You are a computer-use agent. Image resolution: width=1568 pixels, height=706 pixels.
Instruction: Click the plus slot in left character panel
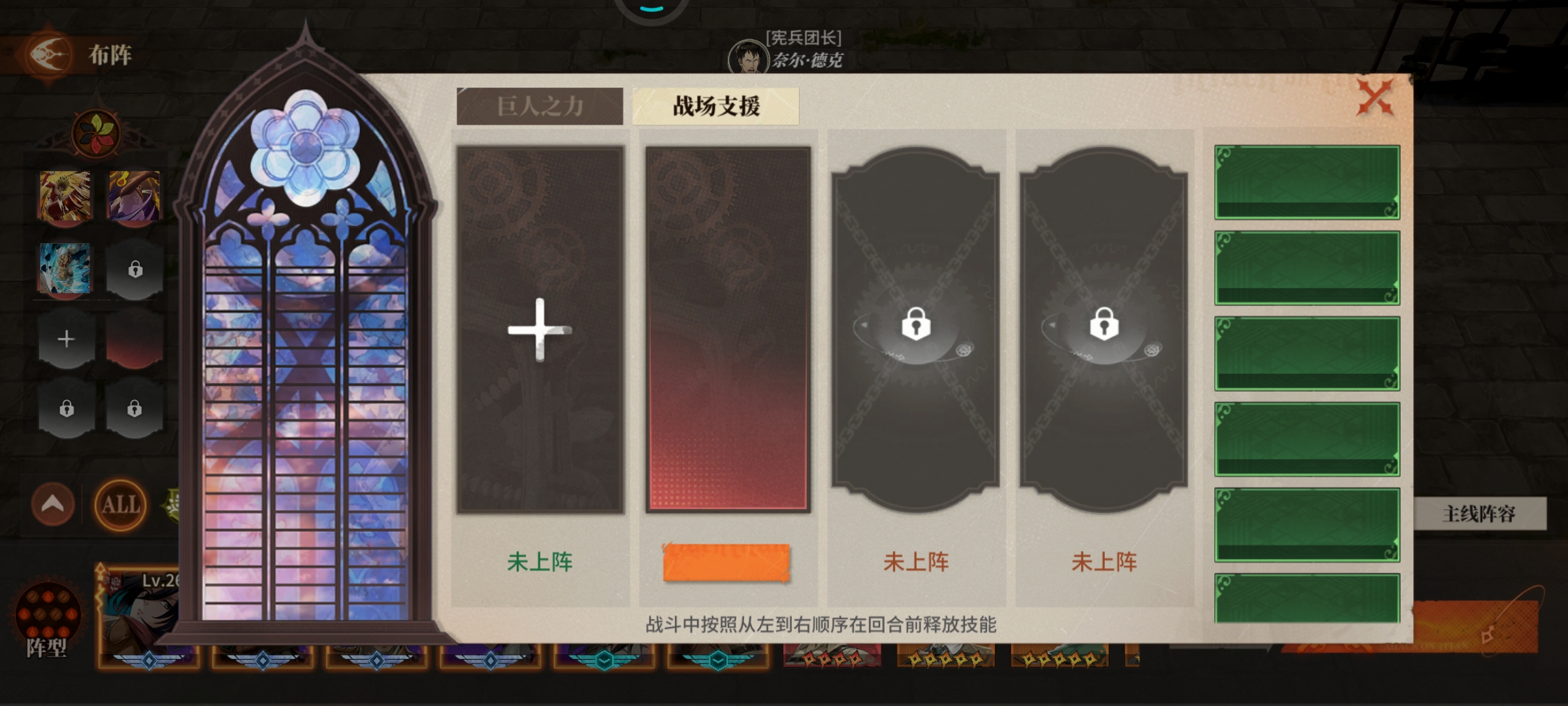point(65,339)
